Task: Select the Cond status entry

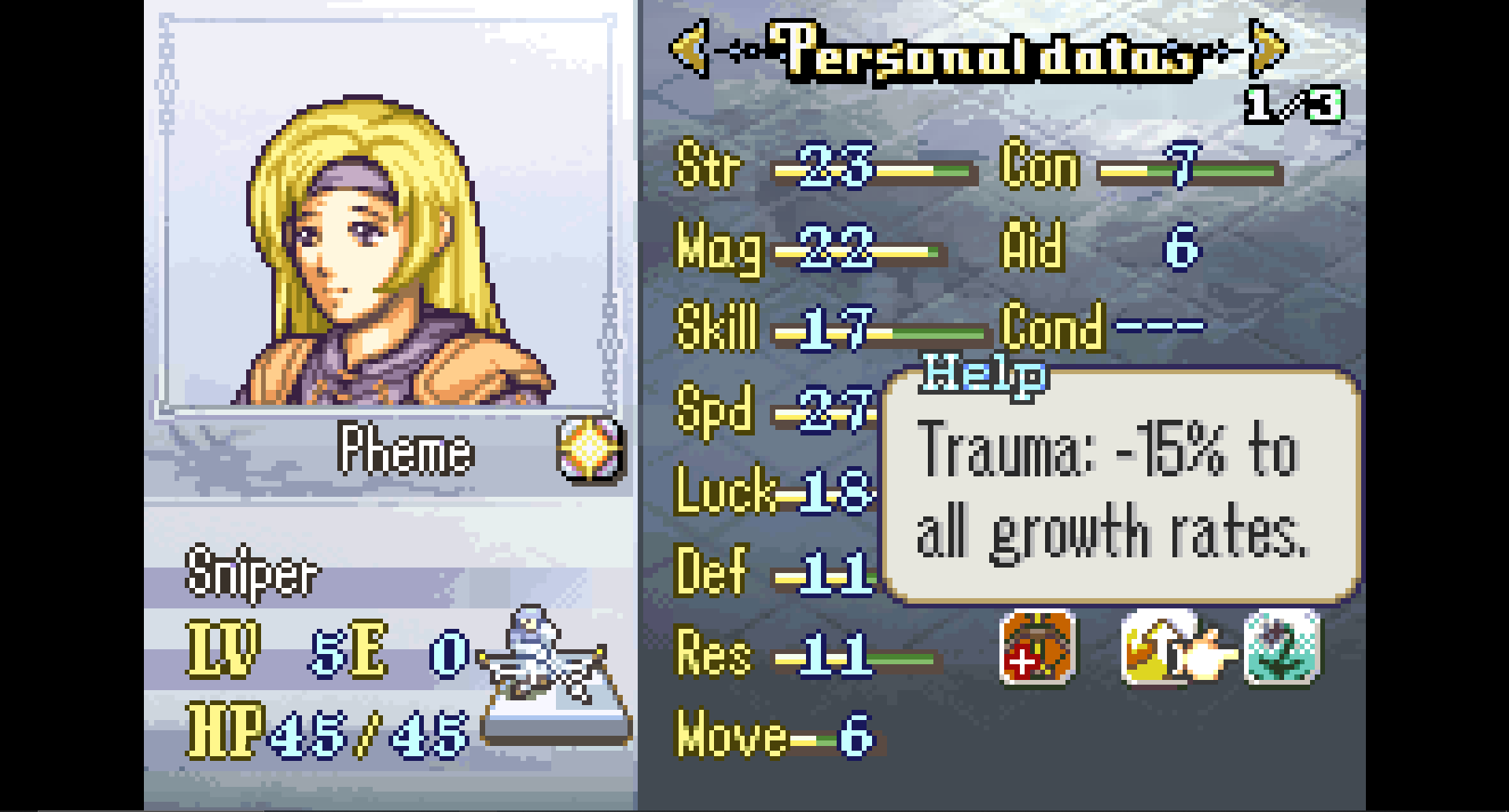Action: coord(1102,326)
